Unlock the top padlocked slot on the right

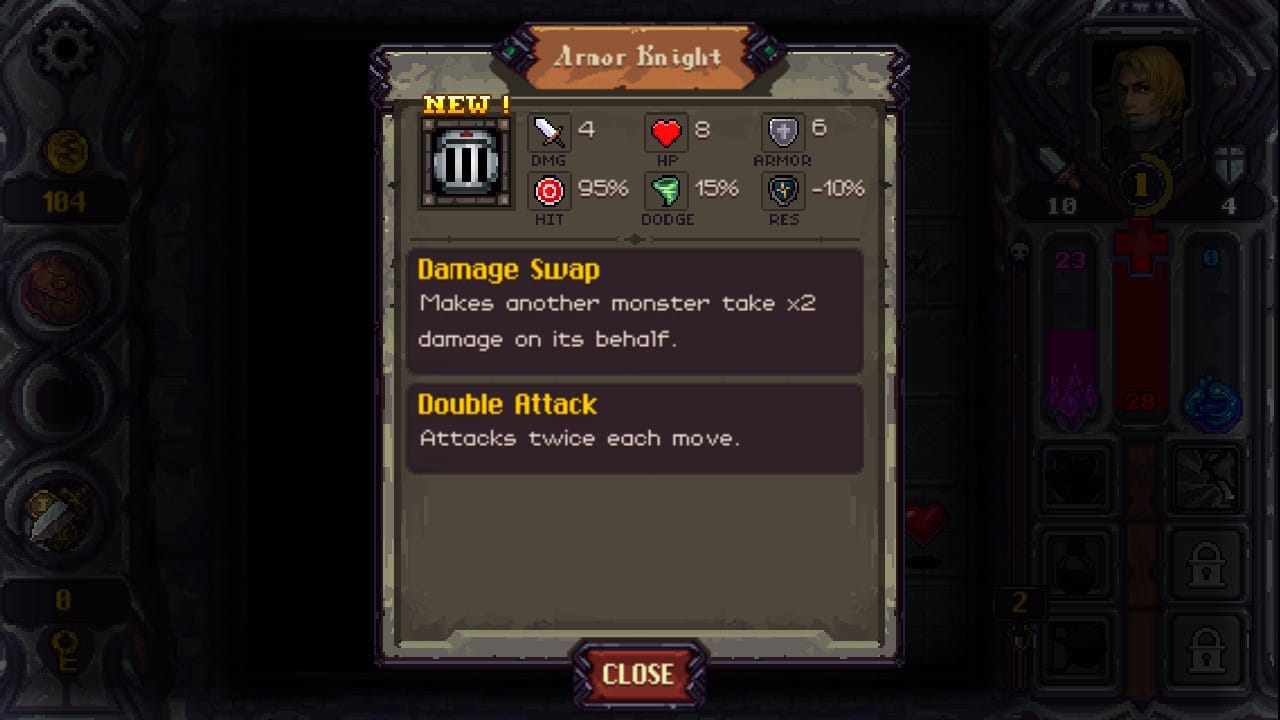click(1207, 565)
